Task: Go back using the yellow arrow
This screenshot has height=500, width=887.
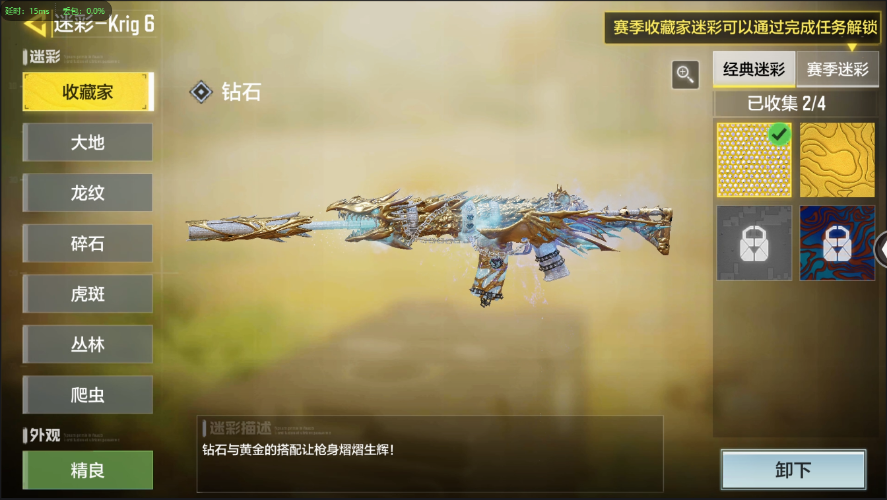Action: pyautogui.click(x=35, y=24)
